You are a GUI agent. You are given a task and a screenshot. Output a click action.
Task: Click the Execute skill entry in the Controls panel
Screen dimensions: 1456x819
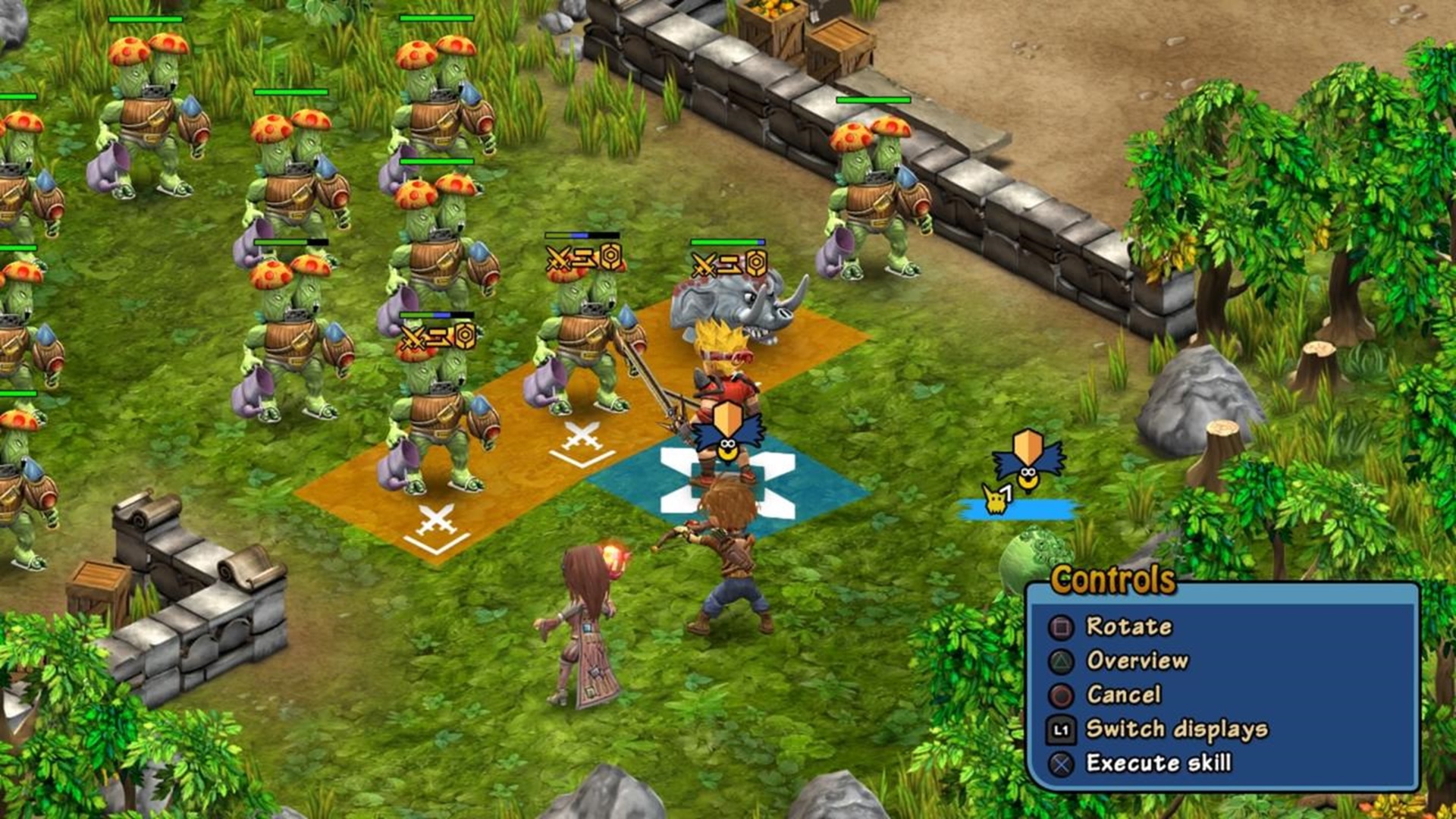[1159, 761]
